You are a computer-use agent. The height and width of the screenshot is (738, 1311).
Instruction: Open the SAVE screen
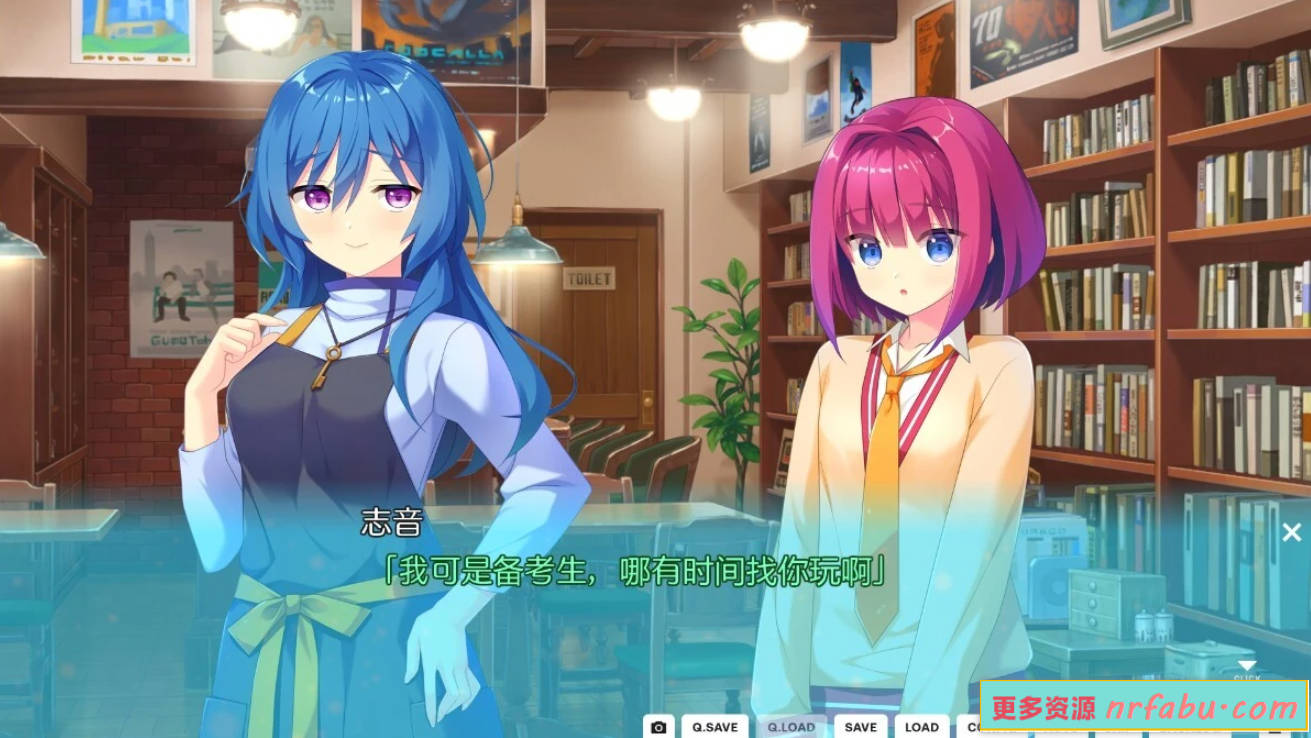(859, 727)
